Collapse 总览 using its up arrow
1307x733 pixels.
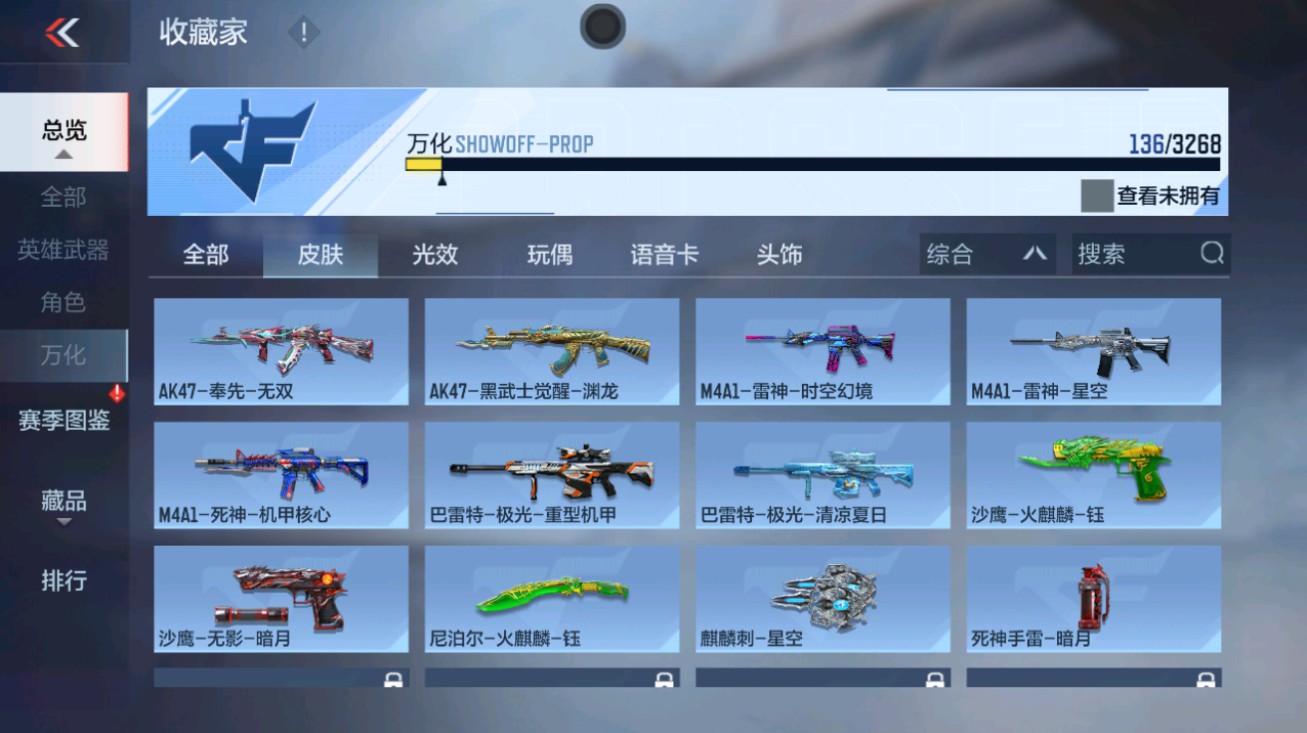click(x=64, y=155)
